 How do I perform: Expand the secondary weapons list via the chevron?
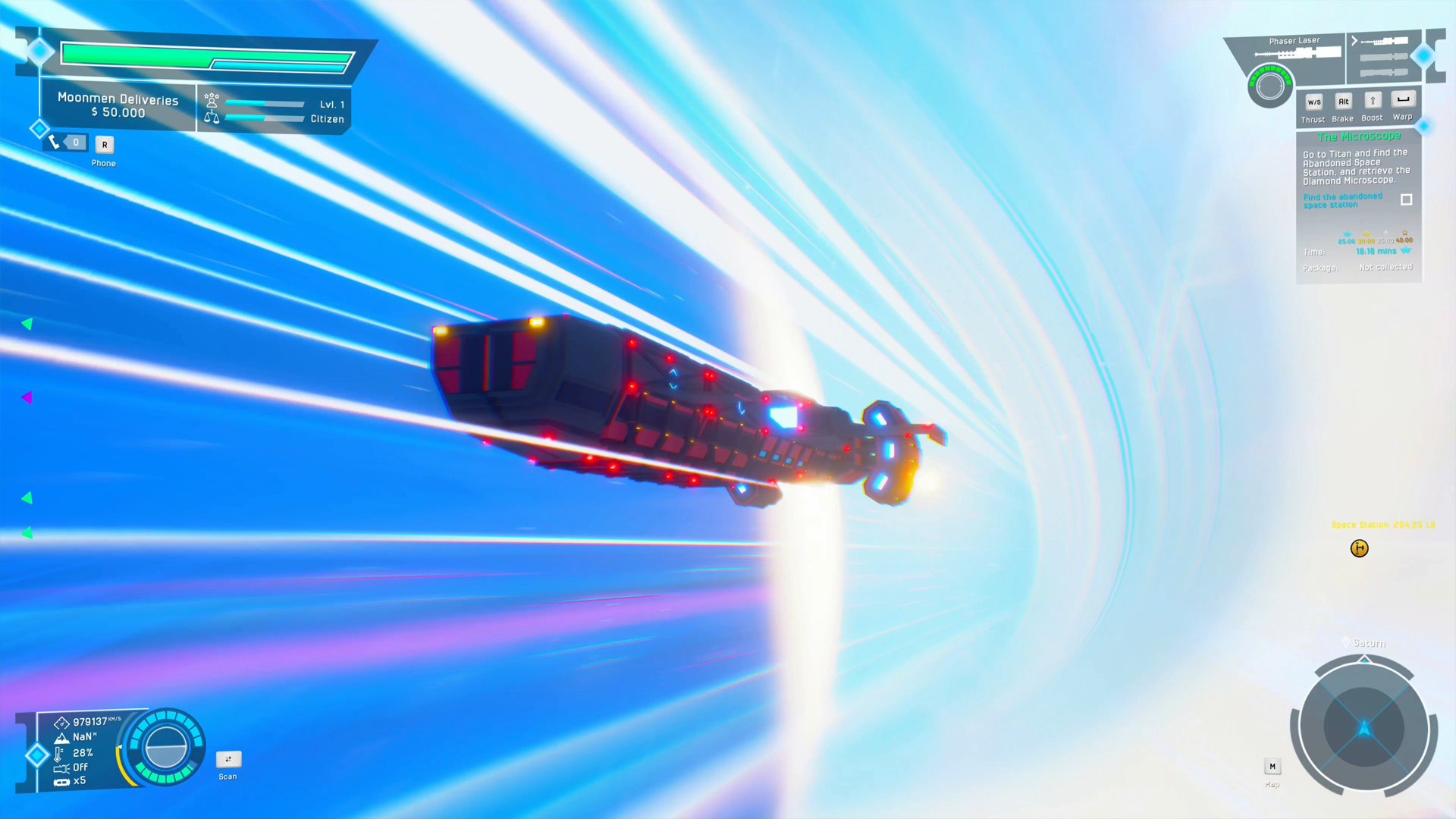[1354, 40]
